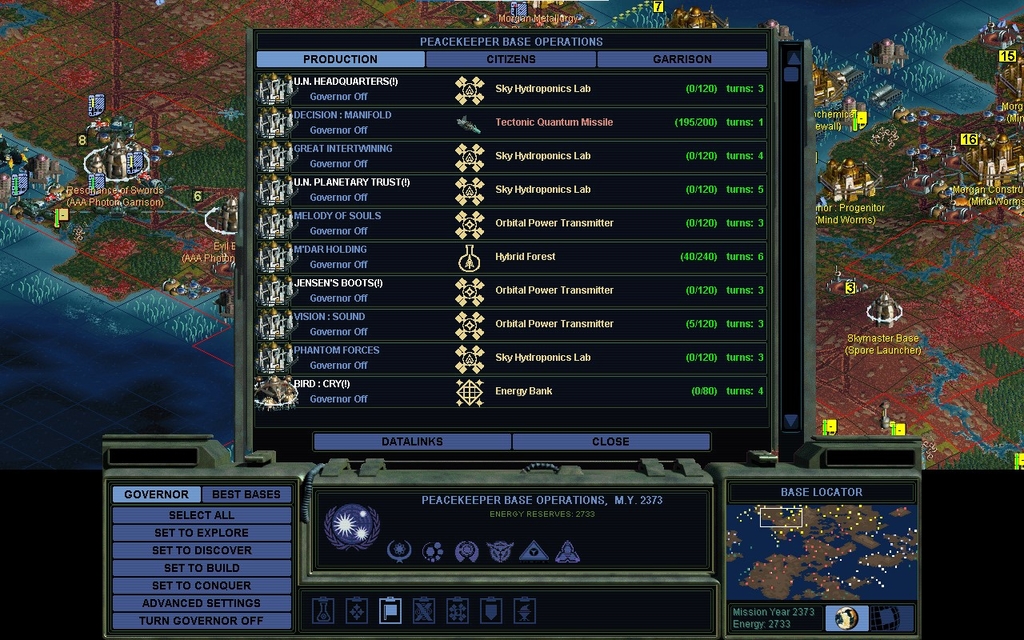Open Advanced Settings for governor
The height and width of the screenshot is (640, 1024).
(x=201, y=603)
